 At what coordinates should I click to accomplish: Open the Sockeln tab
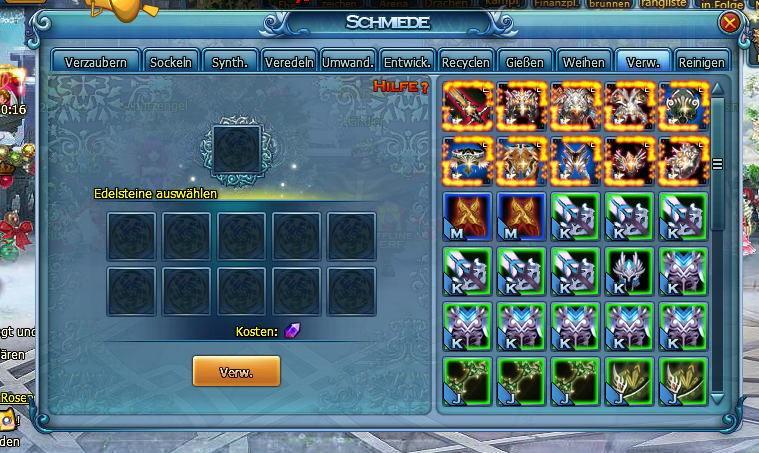171,62
